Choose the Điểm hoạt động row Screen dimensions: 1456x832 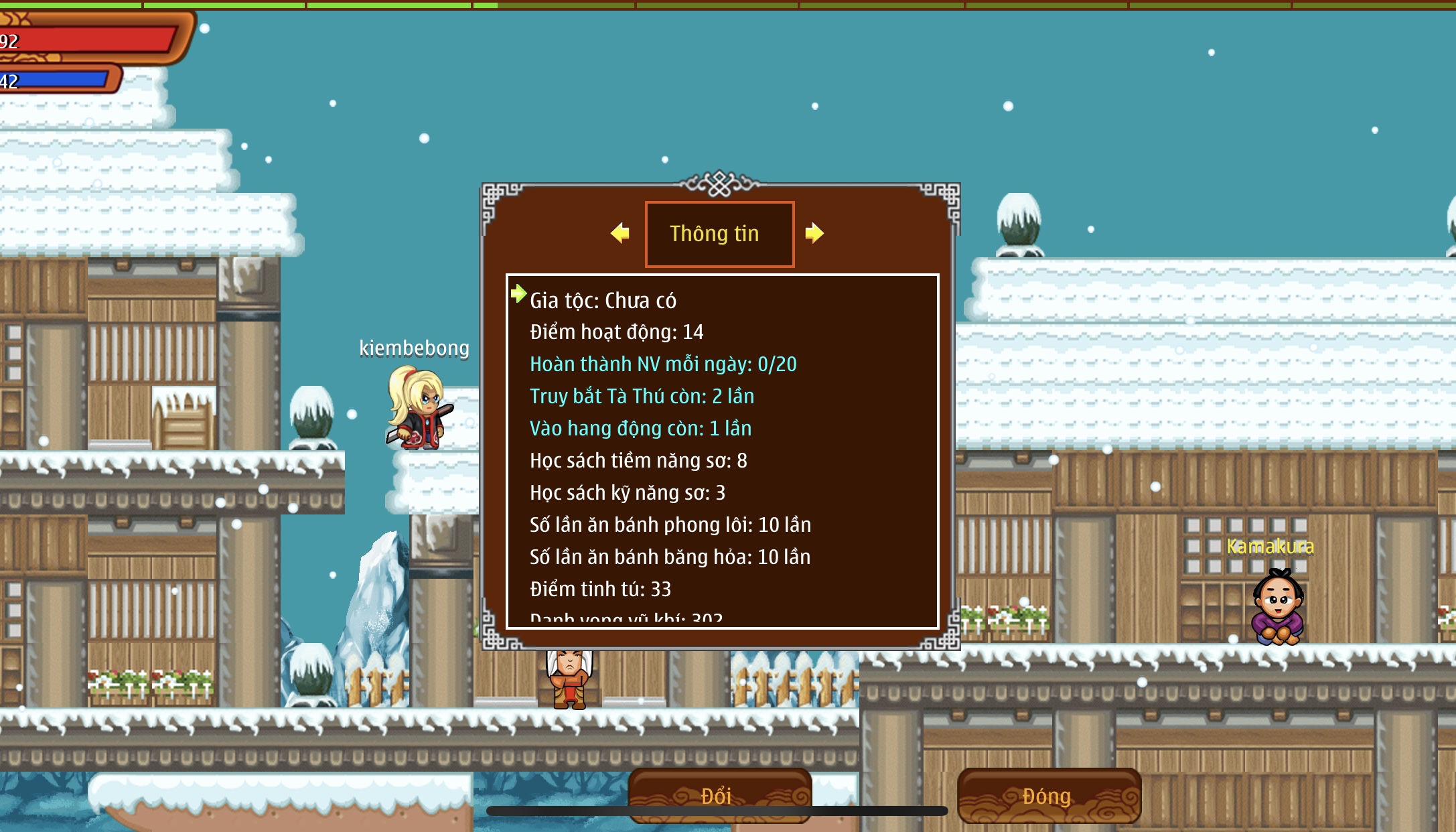tap(616, 332)
